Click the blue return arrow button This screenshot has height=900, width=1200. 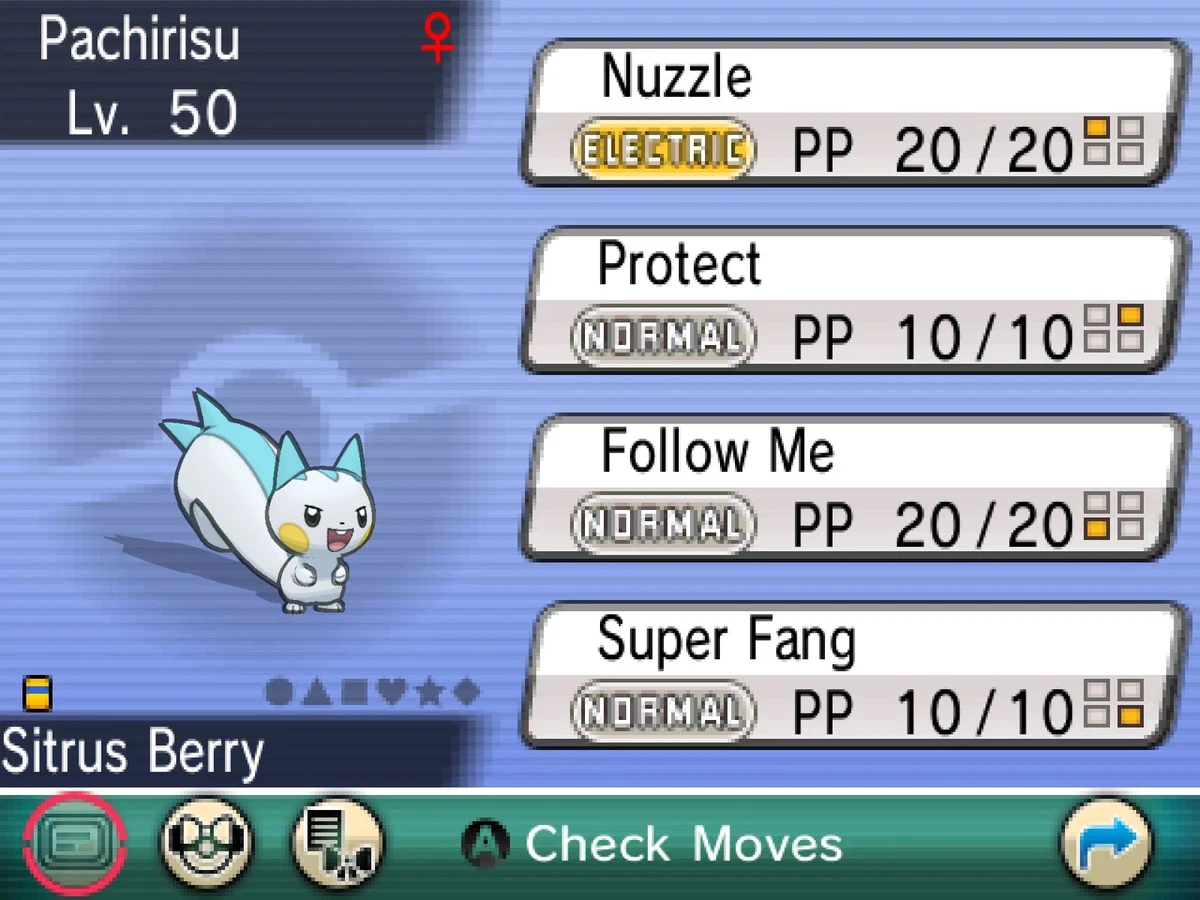point(1106,842)
